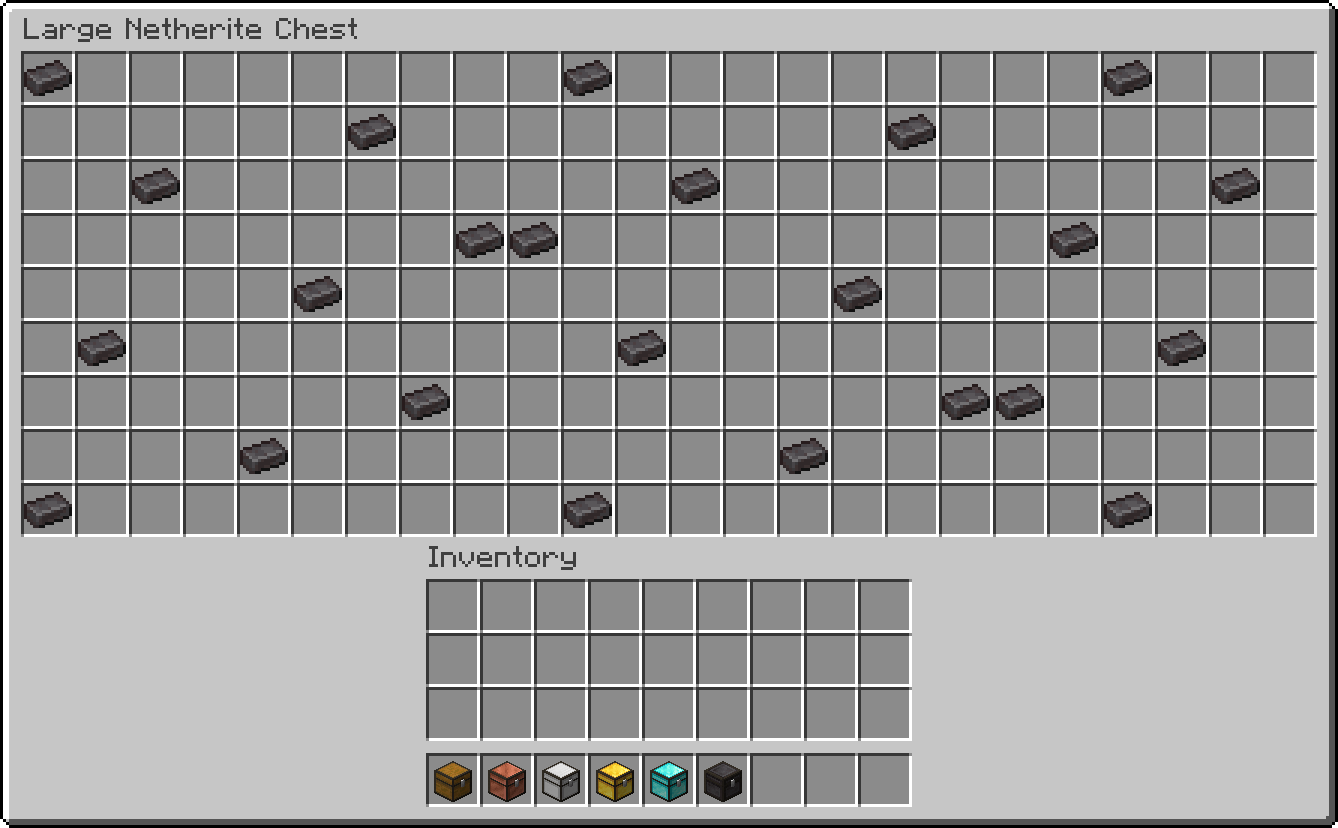The image size is (1338, 828).
Task: Click the right ingot of the adjacent ingot pair
Action: [532, 238]
